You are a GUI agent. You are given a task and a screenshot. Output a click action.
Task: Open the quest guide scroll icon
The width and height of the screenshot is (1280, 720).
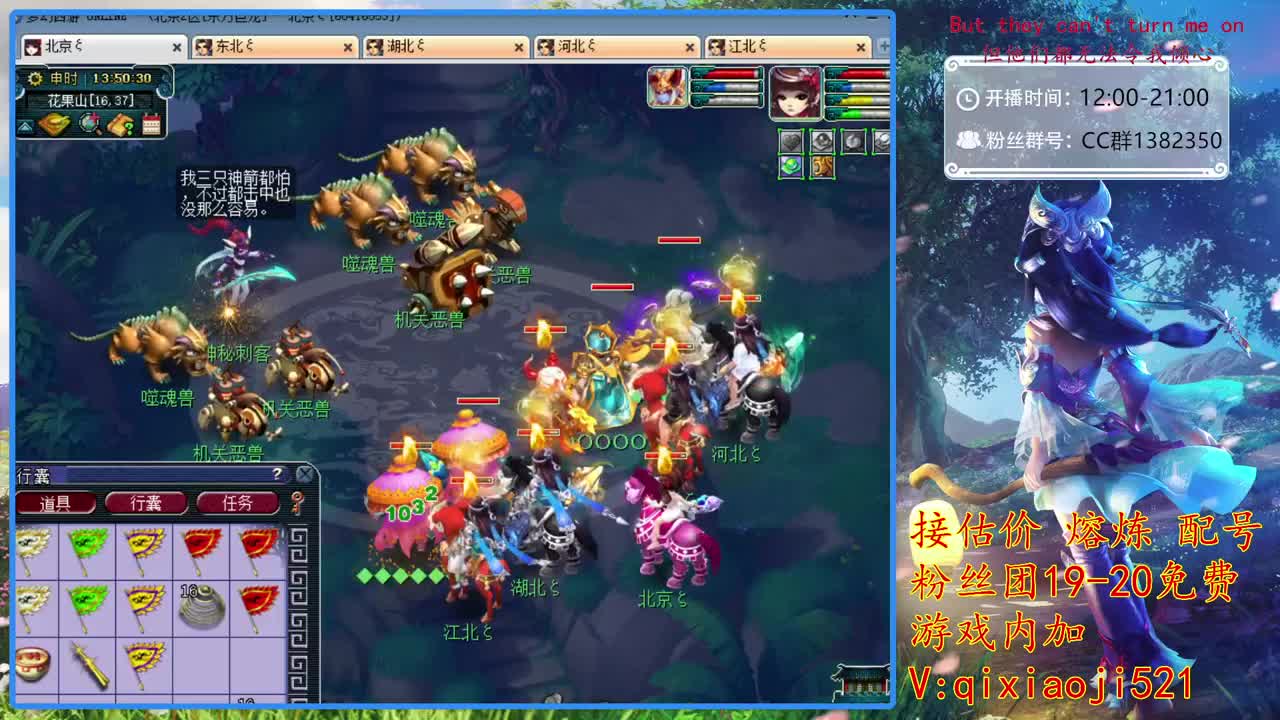tap(120, 124)
